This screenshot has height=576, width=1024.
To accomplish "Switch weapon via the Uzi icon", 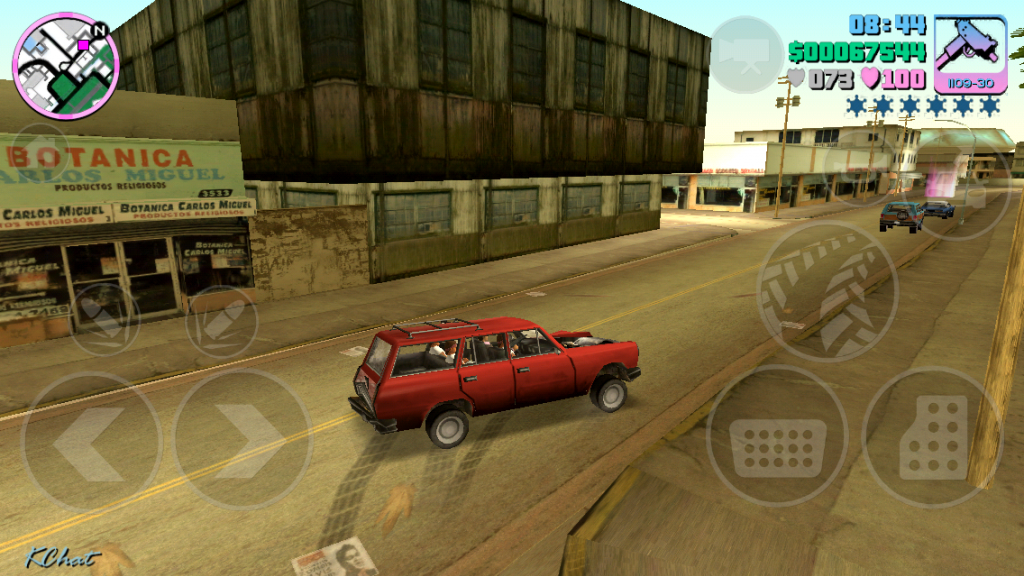I will 970,53.
